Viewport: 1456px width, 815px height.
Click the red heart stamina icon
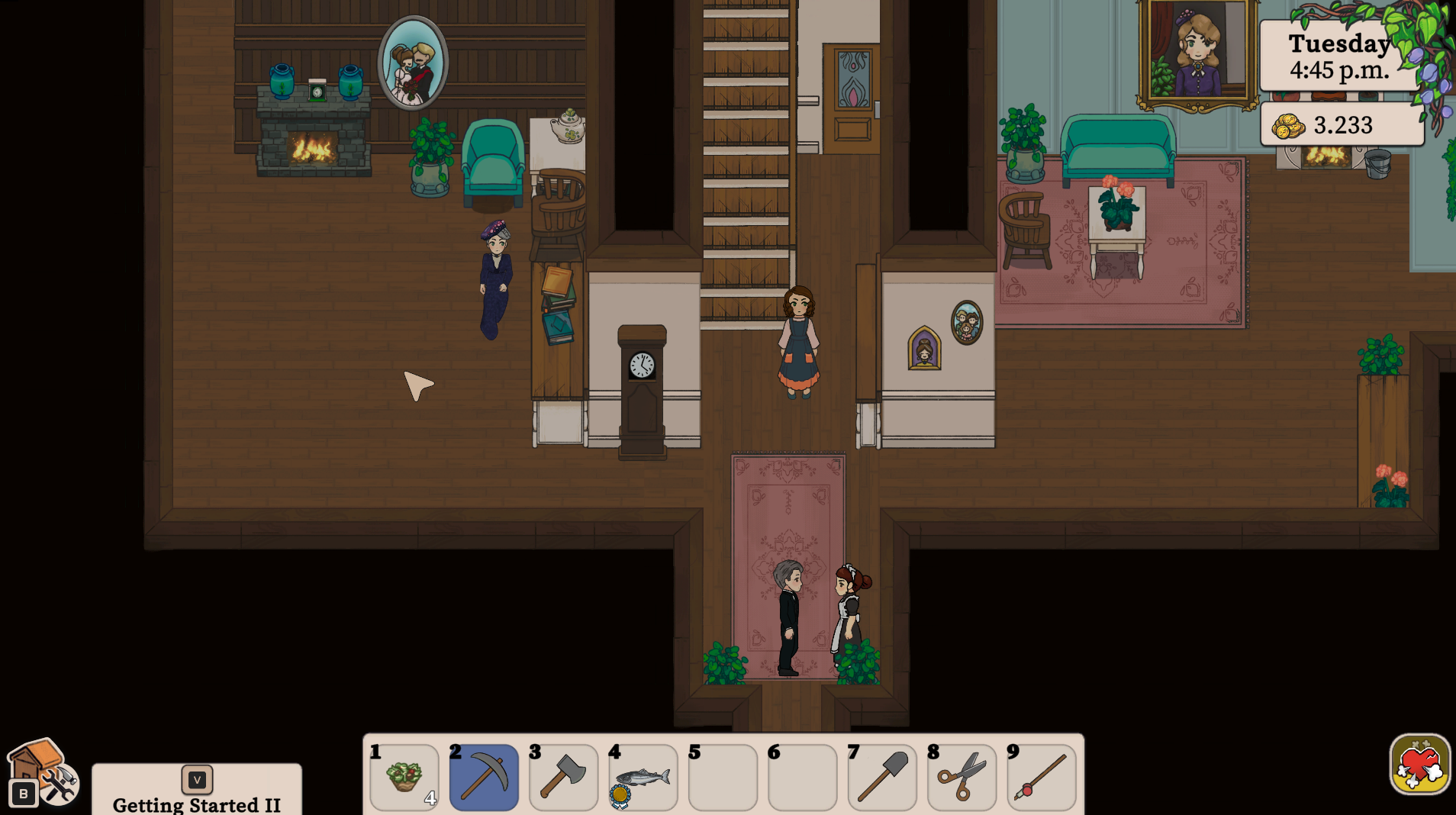click(1419, 765)
